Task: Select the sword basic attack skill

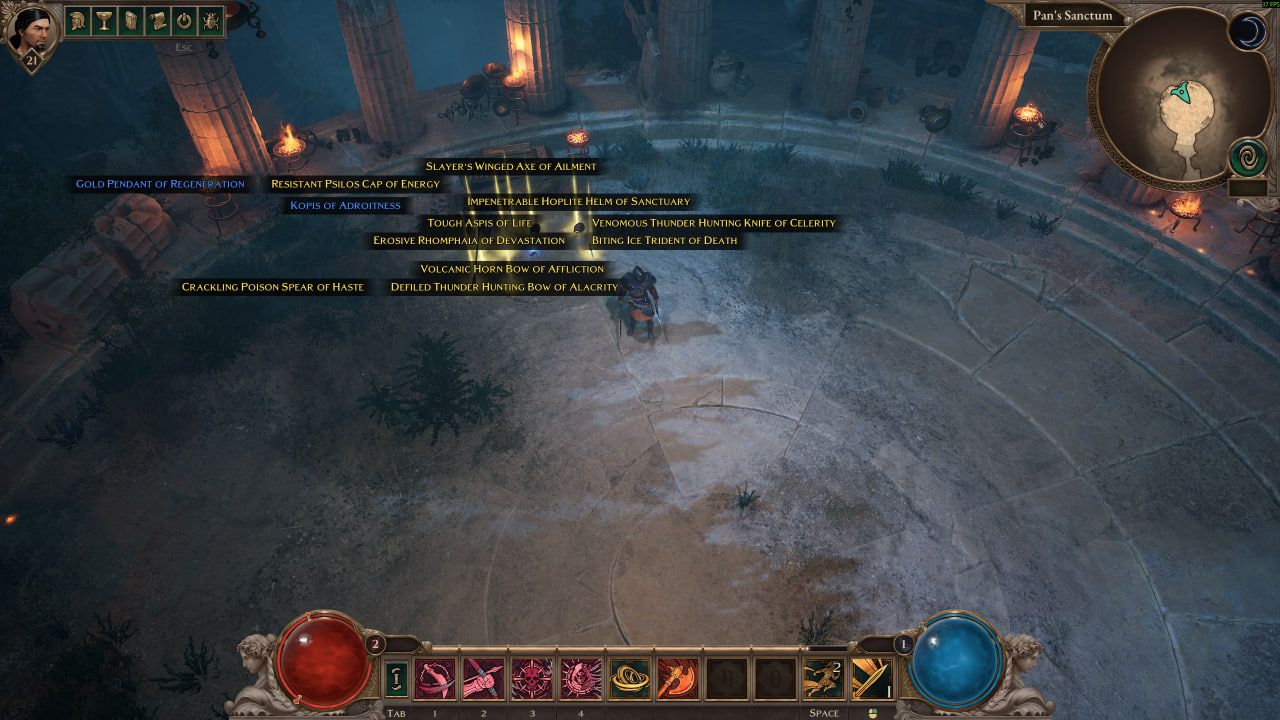Action: click(x=871, y=680)
